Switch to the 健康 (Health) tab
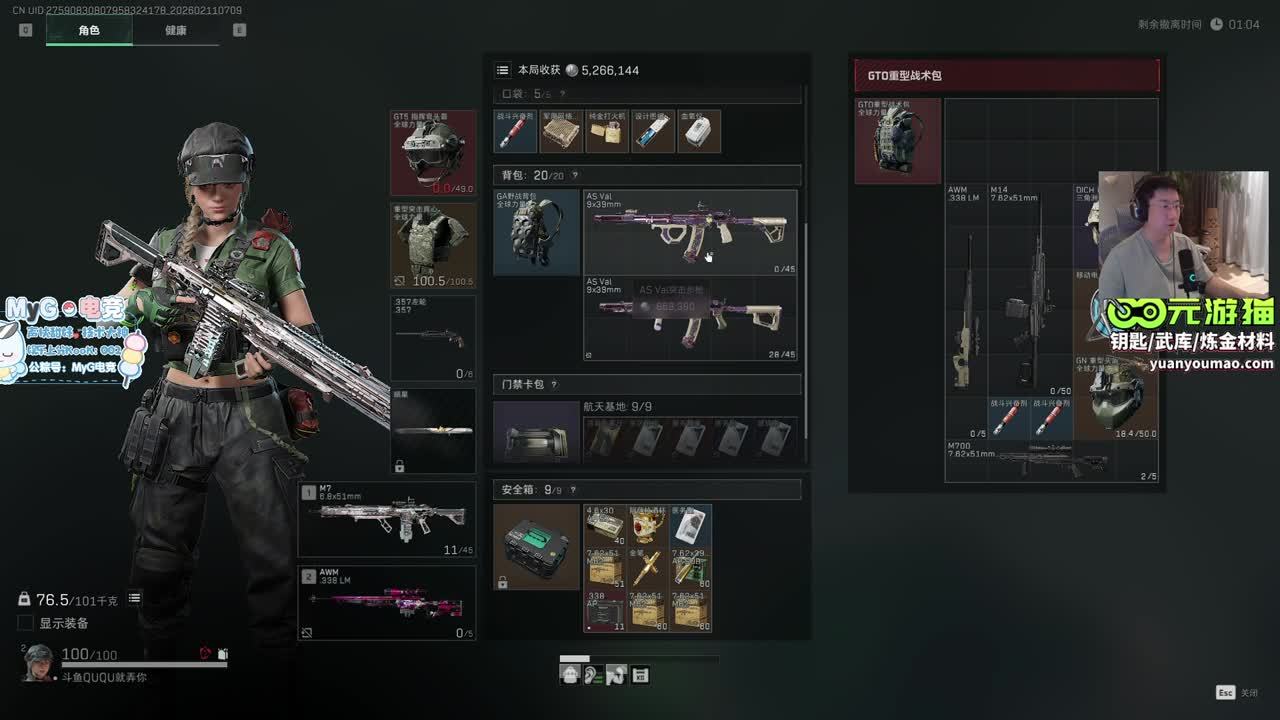1280x720 pixels. (x=176, y=30)
